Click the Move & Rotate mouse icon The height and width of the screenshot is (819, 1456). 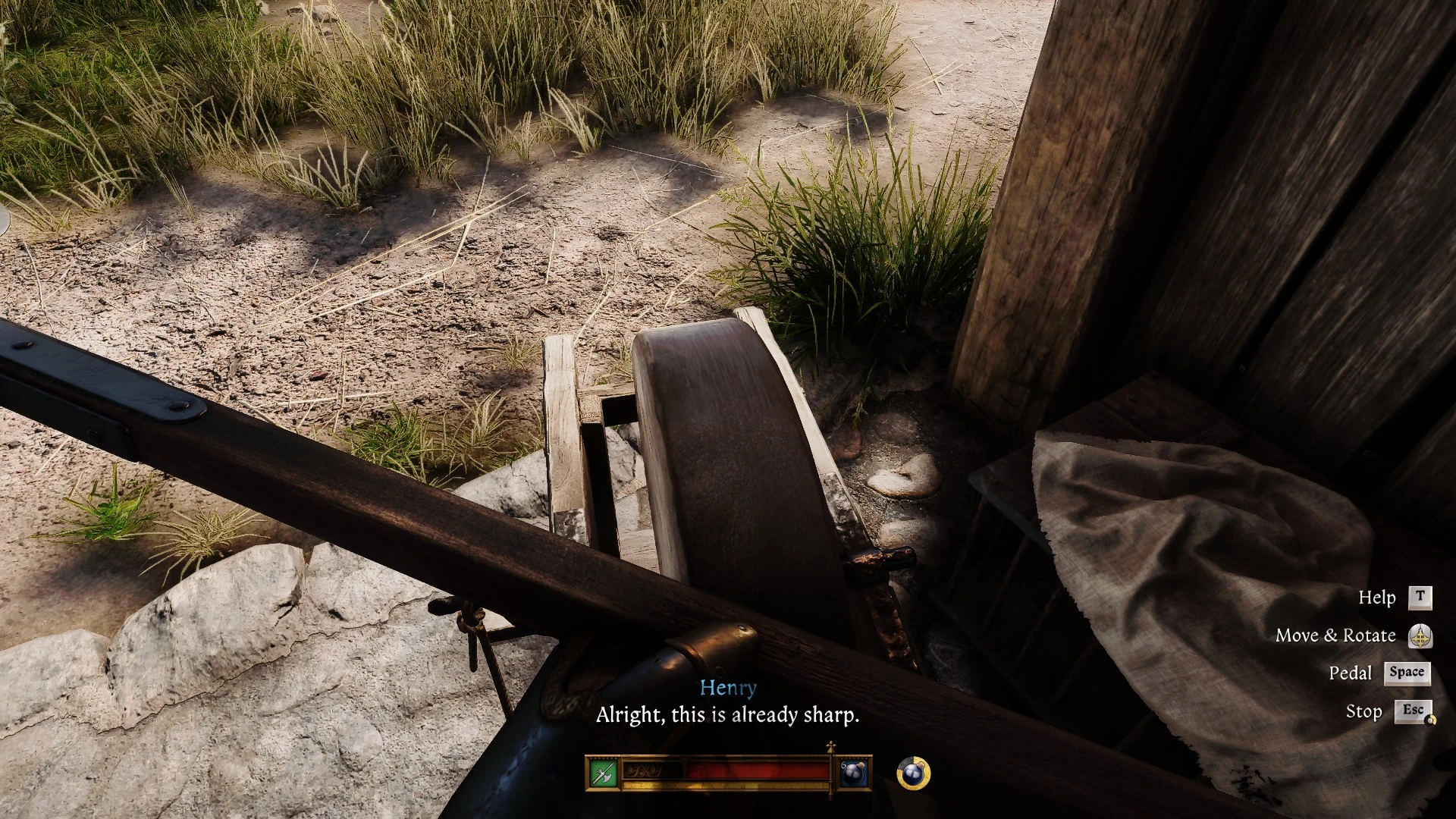pos(1420,636)
